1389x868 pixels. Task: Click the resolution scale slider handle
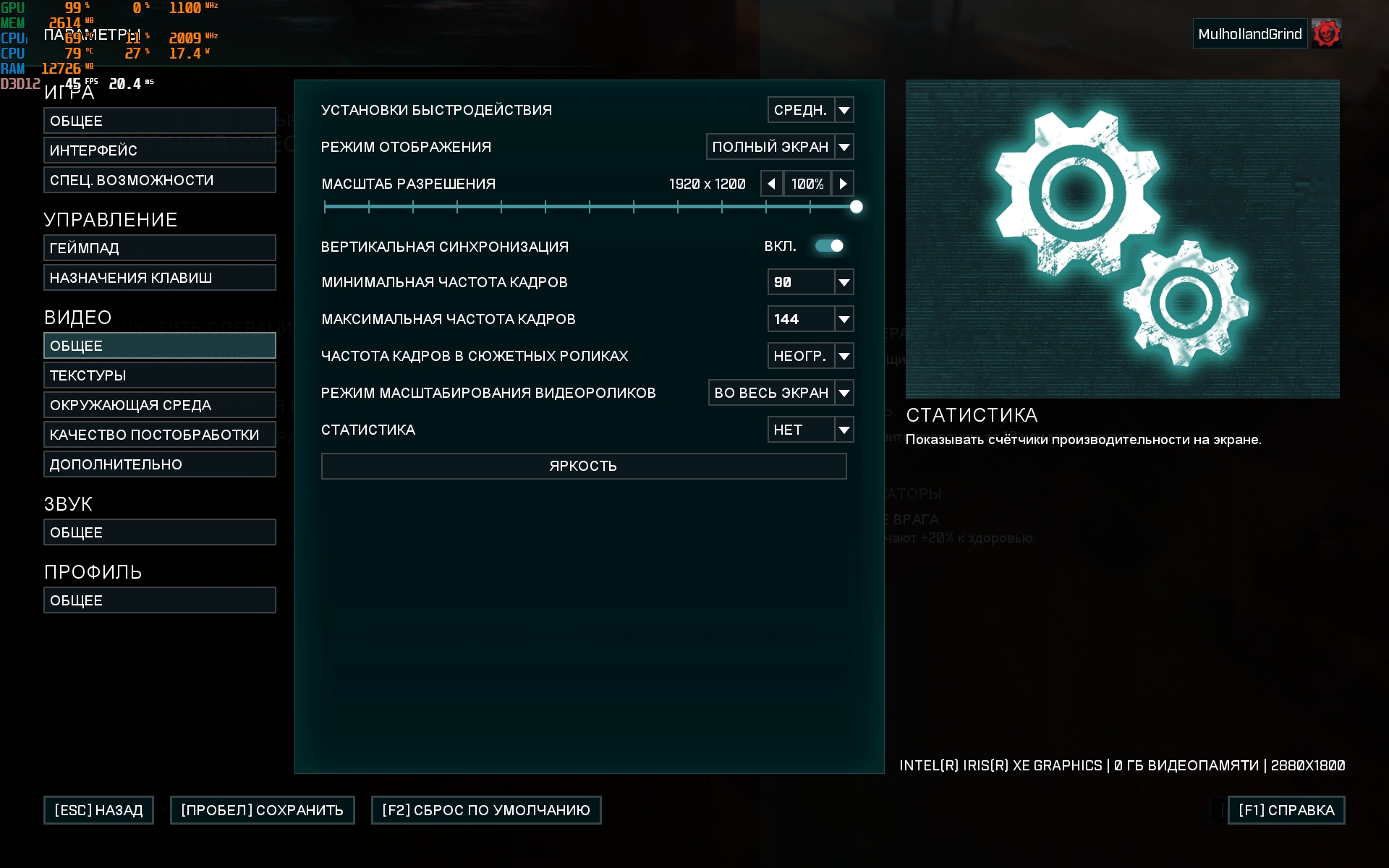[856, 207]
